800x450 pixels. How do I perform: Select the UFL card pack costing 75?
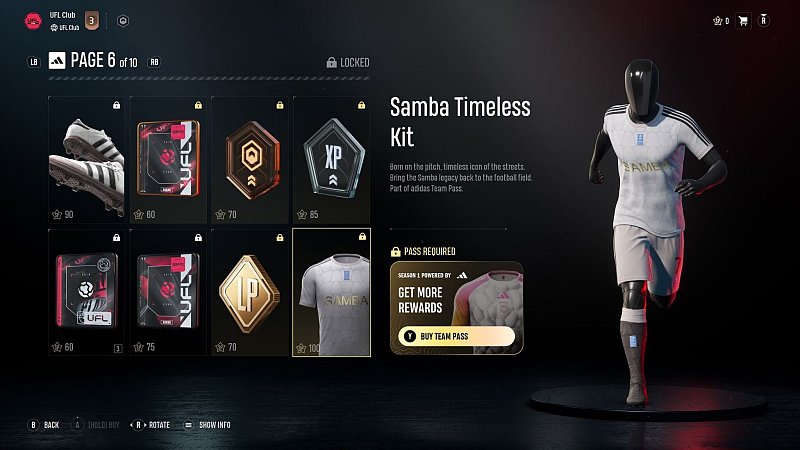tap(168, 292)
